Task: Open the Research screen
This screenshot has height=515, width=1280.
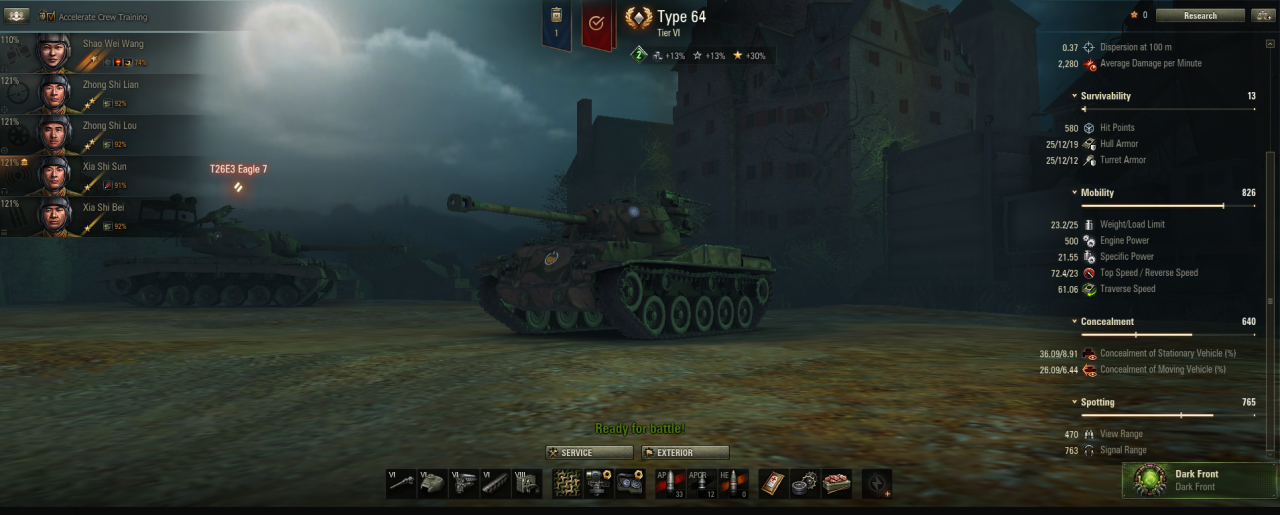Action: (1200, 15)
